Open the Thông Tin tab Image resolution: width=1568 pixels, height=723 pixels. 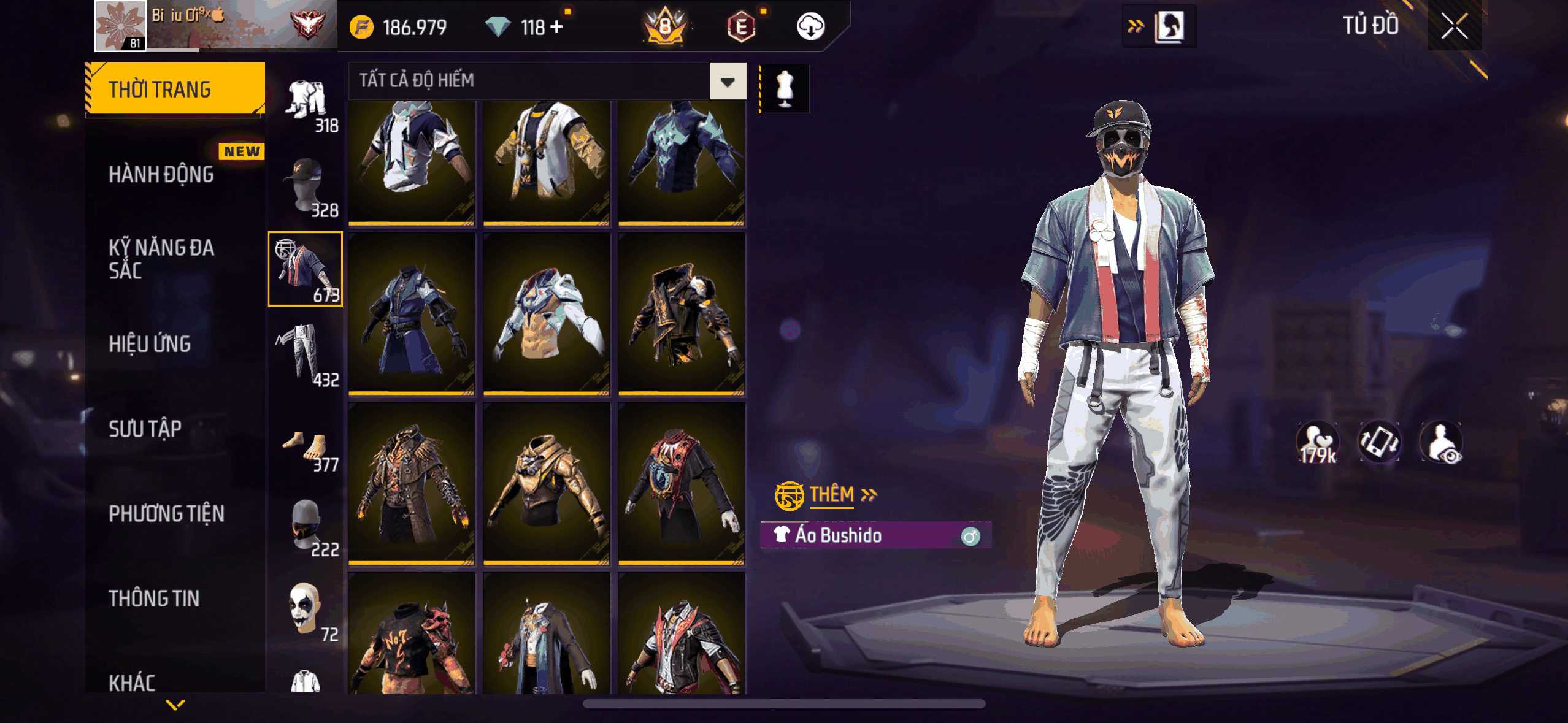click(x=154, y=598)
